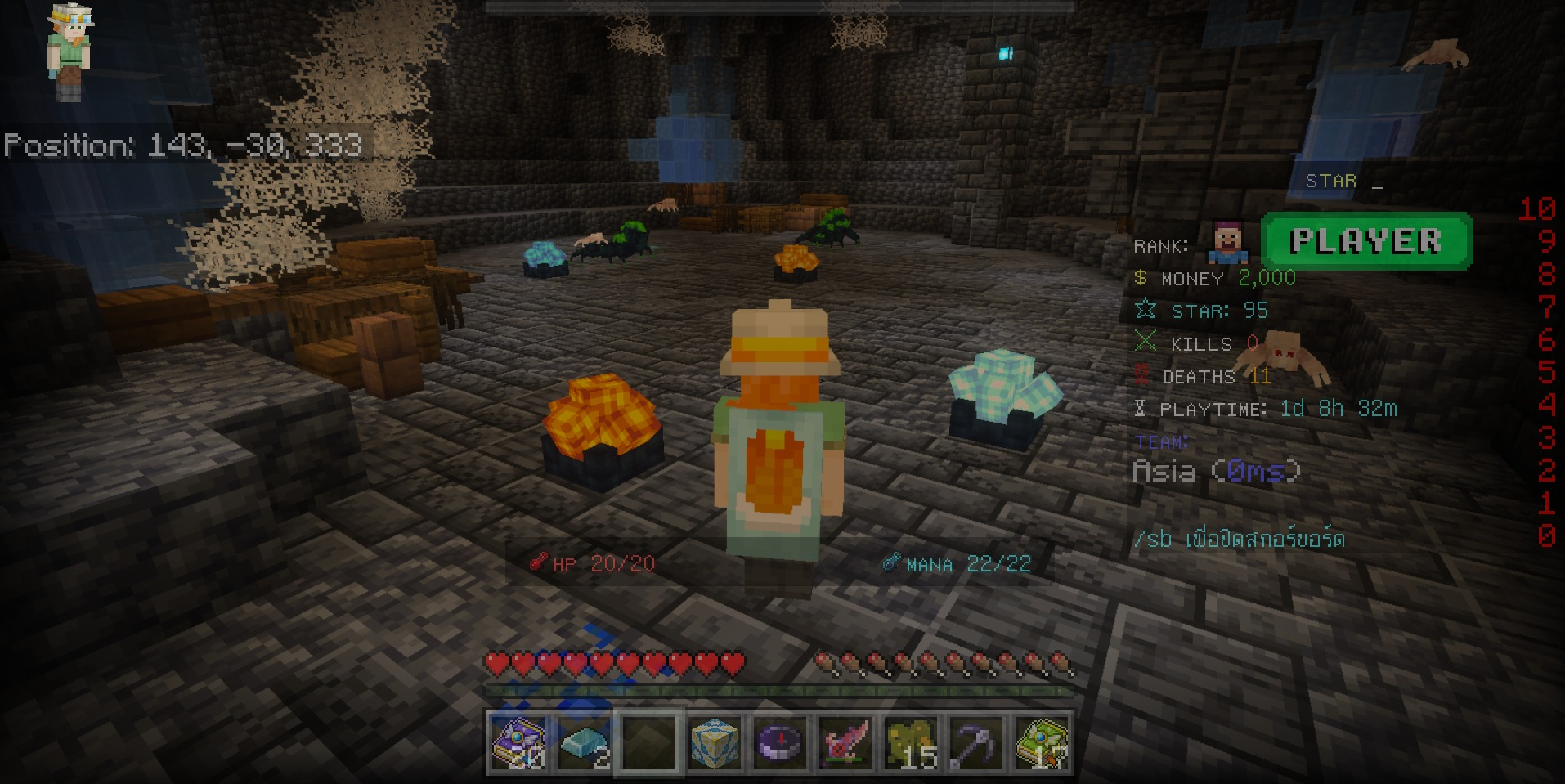
Task: Select the green spell book slot
Action: click(x=1042, y=743)
